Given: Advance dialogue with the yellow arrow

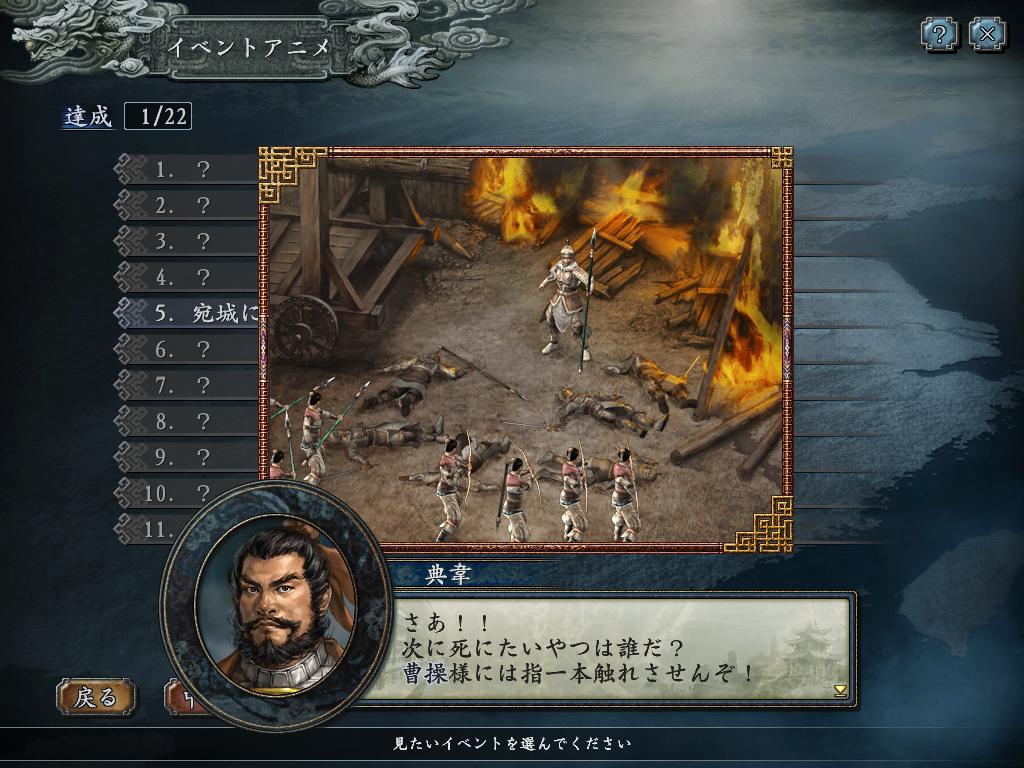Looking at the screenshot, I should pos(840,690).
